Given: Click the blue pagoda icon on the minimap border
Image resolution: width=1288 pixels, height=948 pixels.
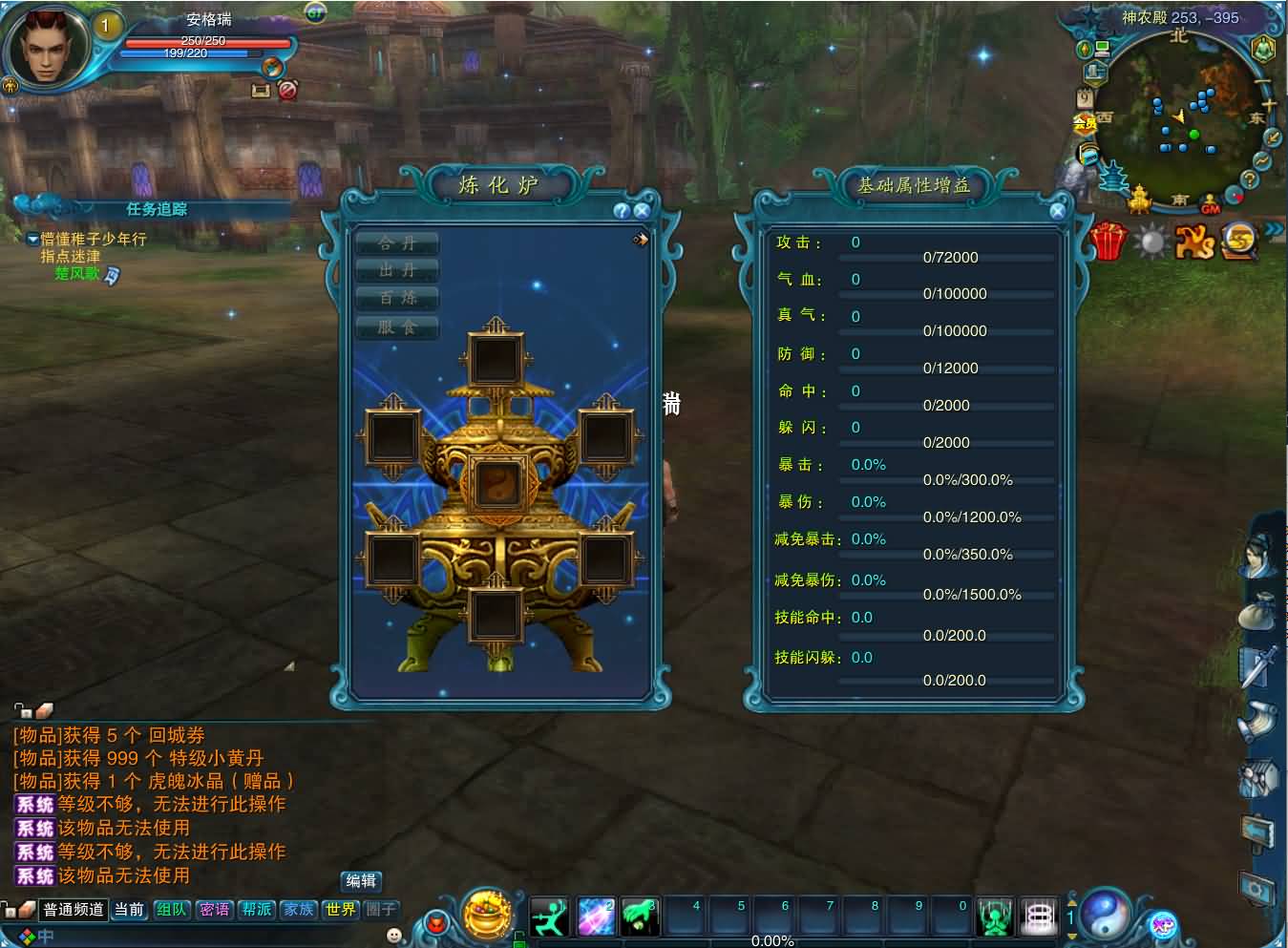Looking at the screenshot, I should pyautogui.click(x=1112, y=177).
